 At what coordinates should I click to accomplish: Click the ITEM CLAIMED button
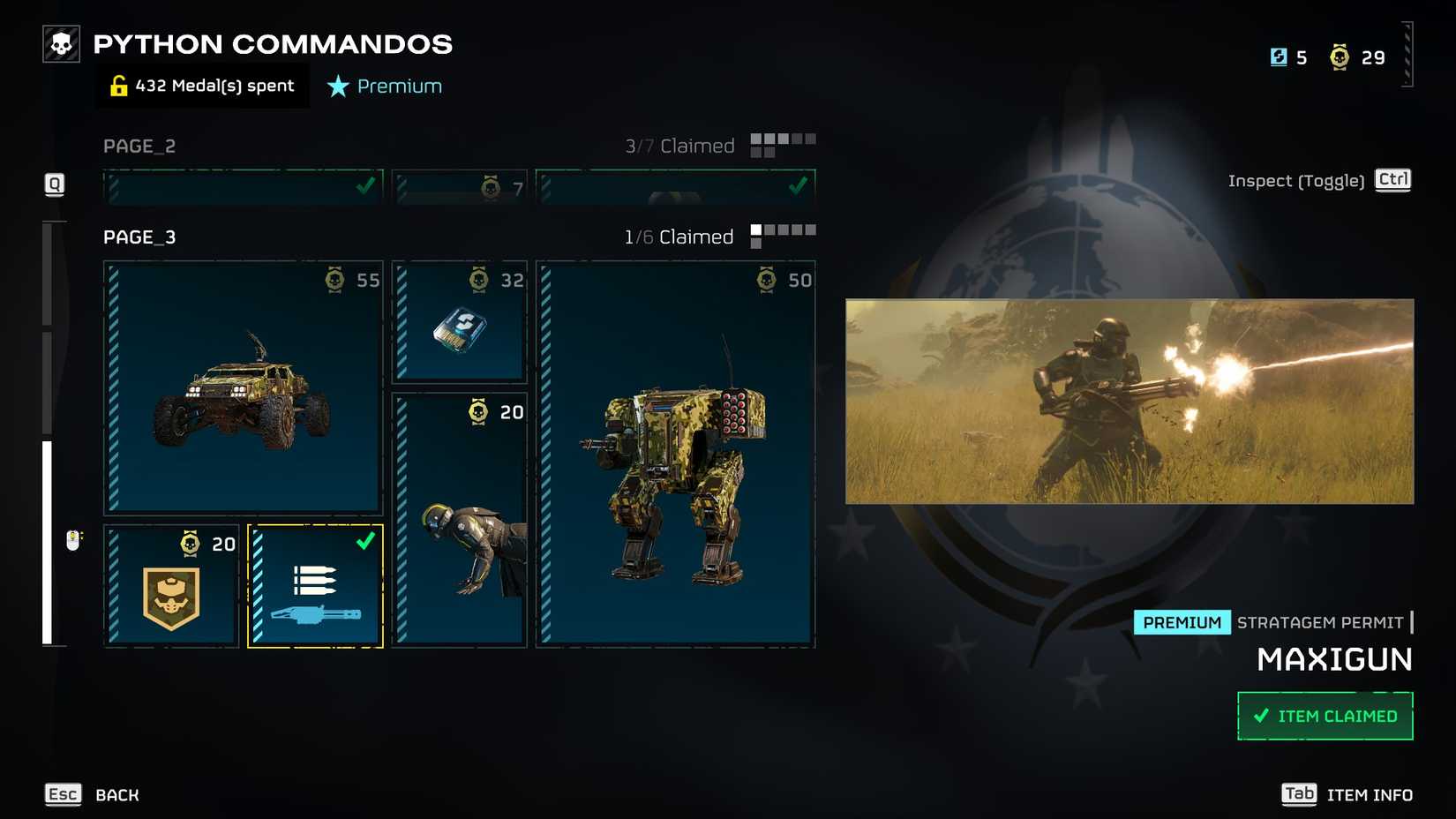[1325, 715]
